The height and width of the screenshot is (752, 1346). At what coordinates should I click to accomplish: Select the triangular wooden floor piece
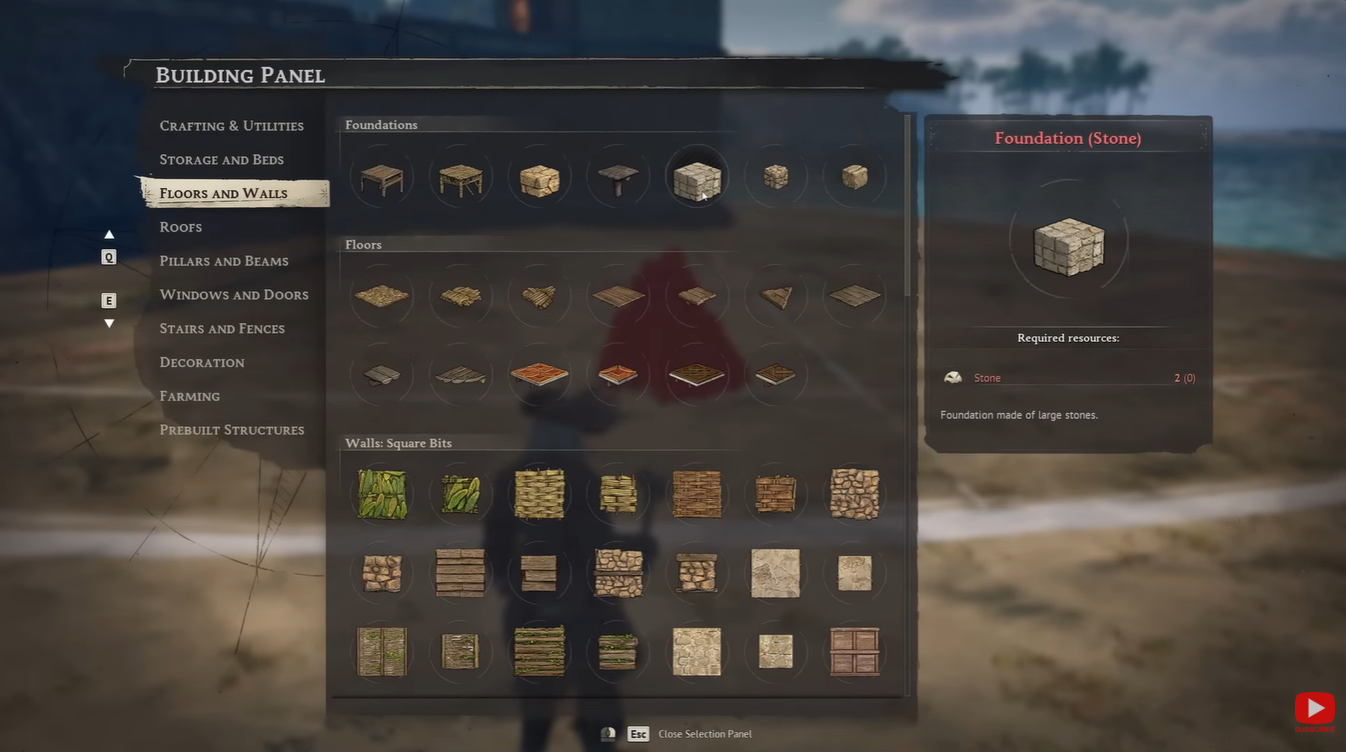775,295
